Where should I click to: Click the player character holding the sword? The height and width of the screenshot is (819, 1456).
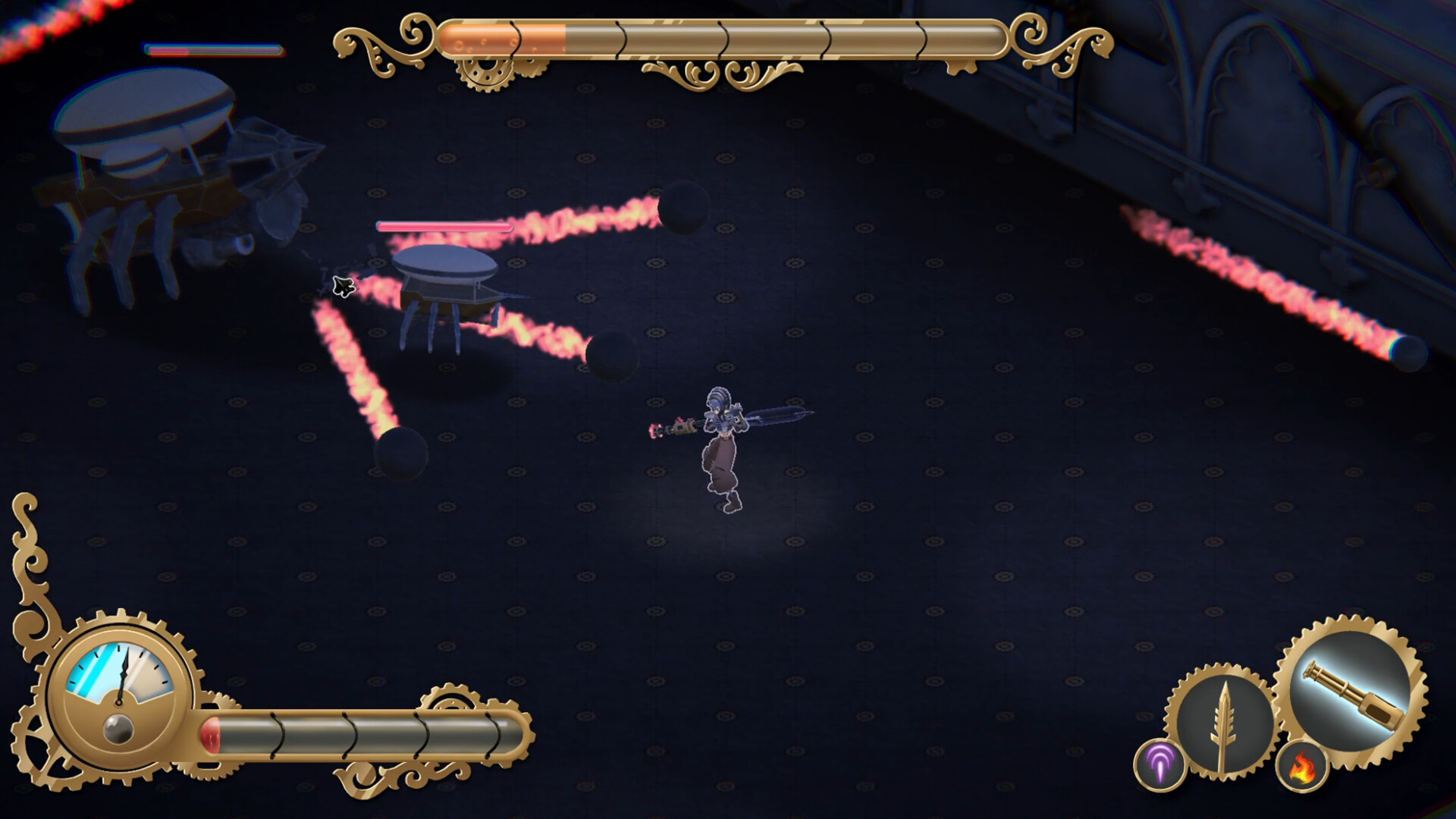720,447
